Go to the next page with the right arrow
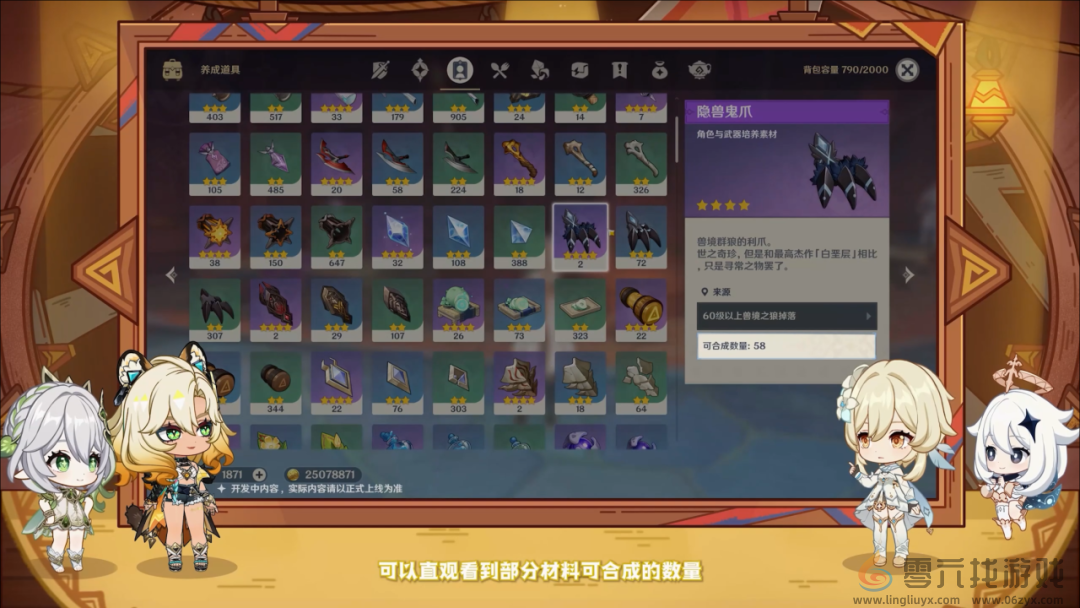Image resolution: width=1080 pixels, height=608 pixels. (x=908, y=274)
